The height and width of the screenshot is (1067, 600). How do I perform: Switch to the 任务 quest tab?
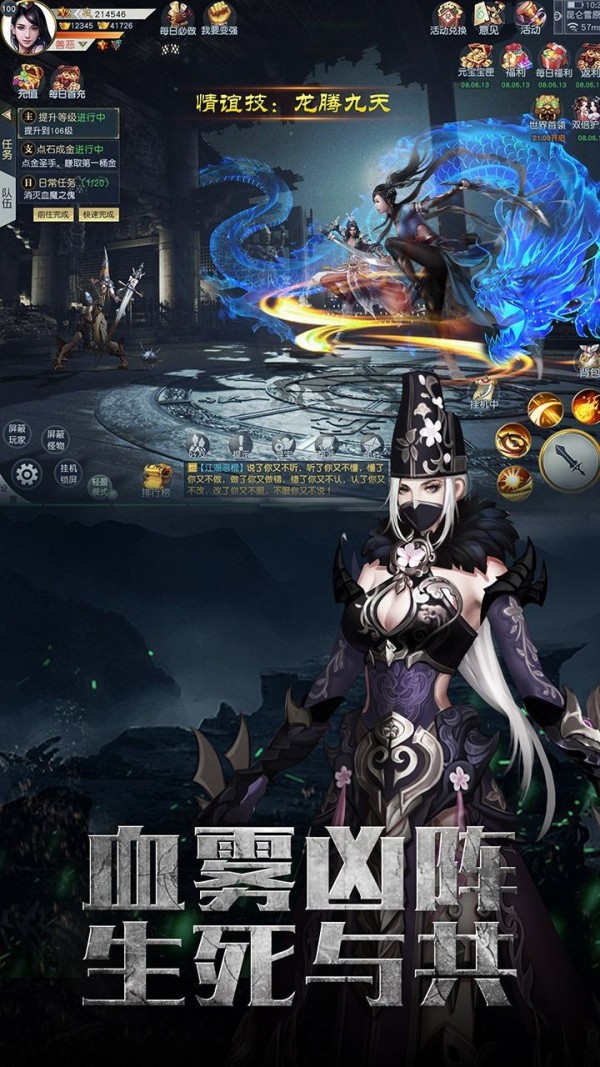(x=8, y=150)
